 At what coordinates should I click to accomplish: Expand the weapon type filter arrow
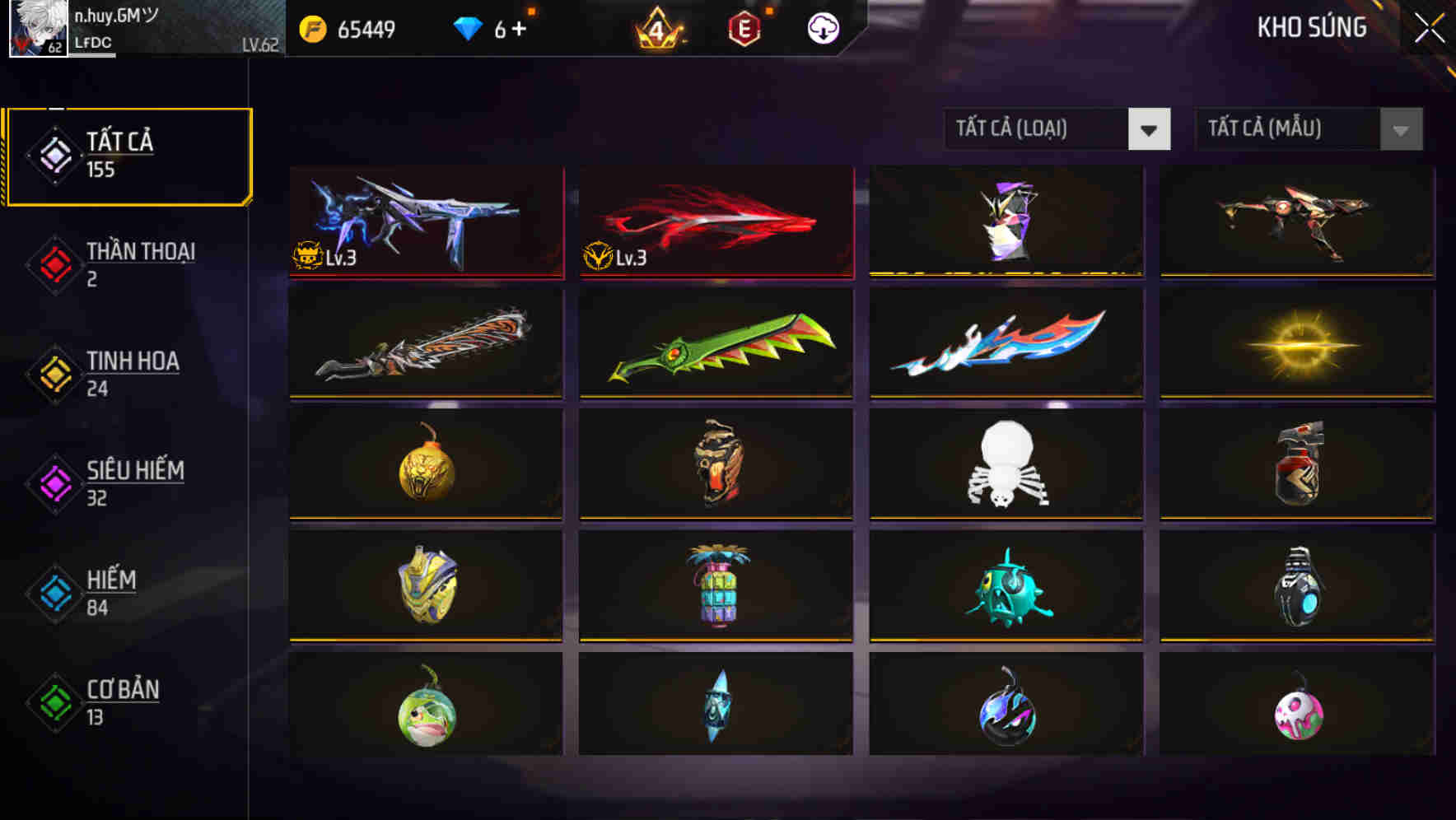click(1150, 129)
